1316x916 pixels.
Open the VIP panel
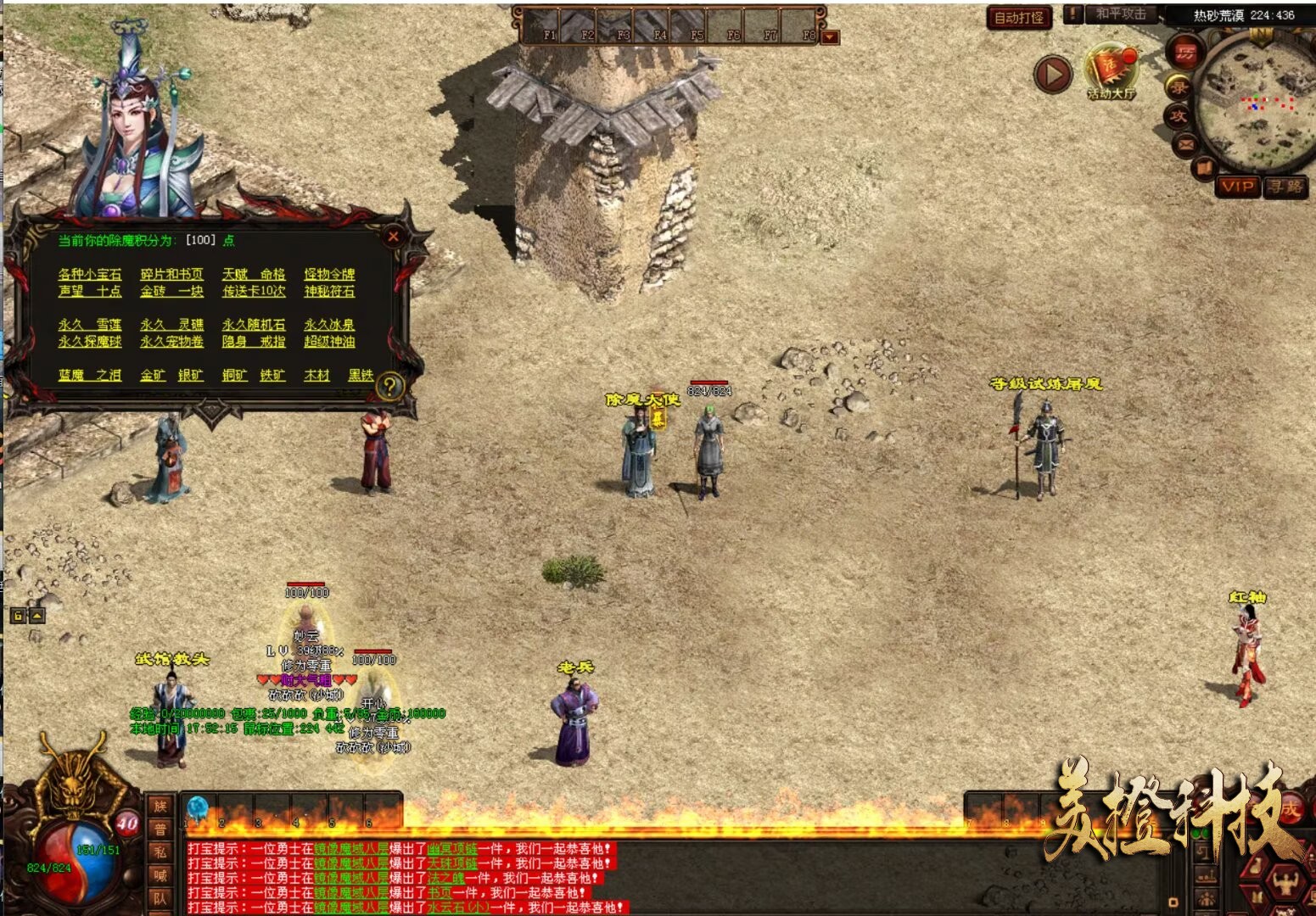1236,187
